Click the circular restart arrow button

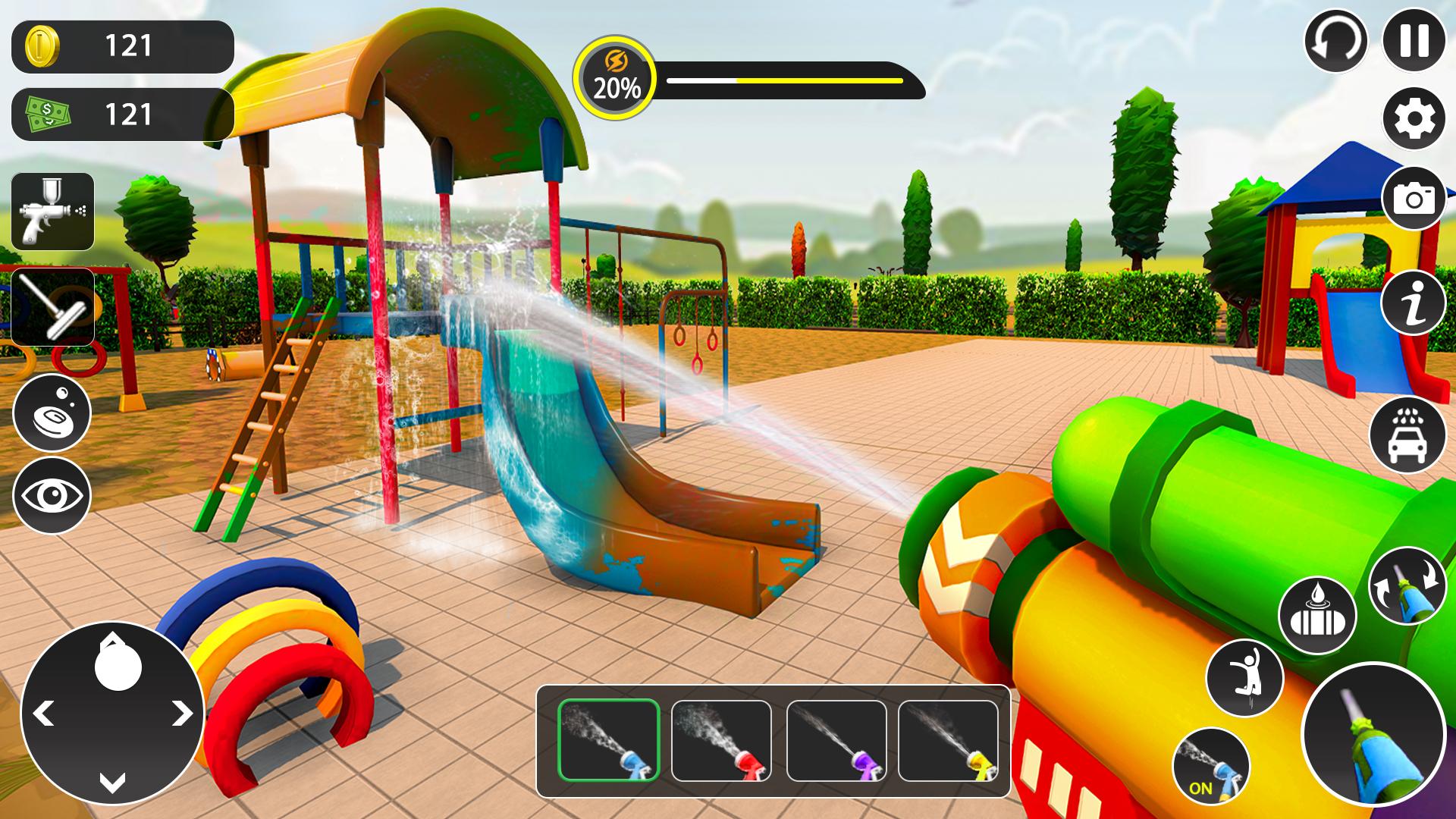click(1335, 40)
